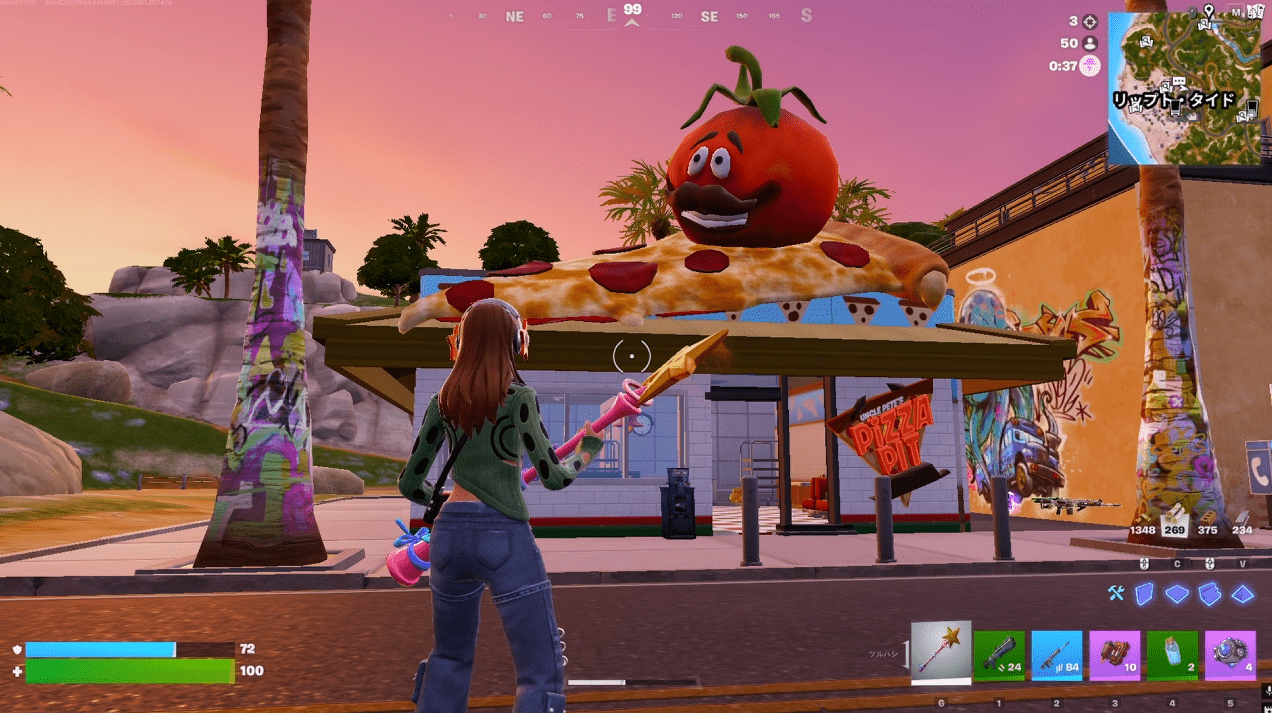The image size is (1272, 713).
Task: Equip the green shotgun with 24 ammo
Action: pyautogui.click(x=999, y=655)
